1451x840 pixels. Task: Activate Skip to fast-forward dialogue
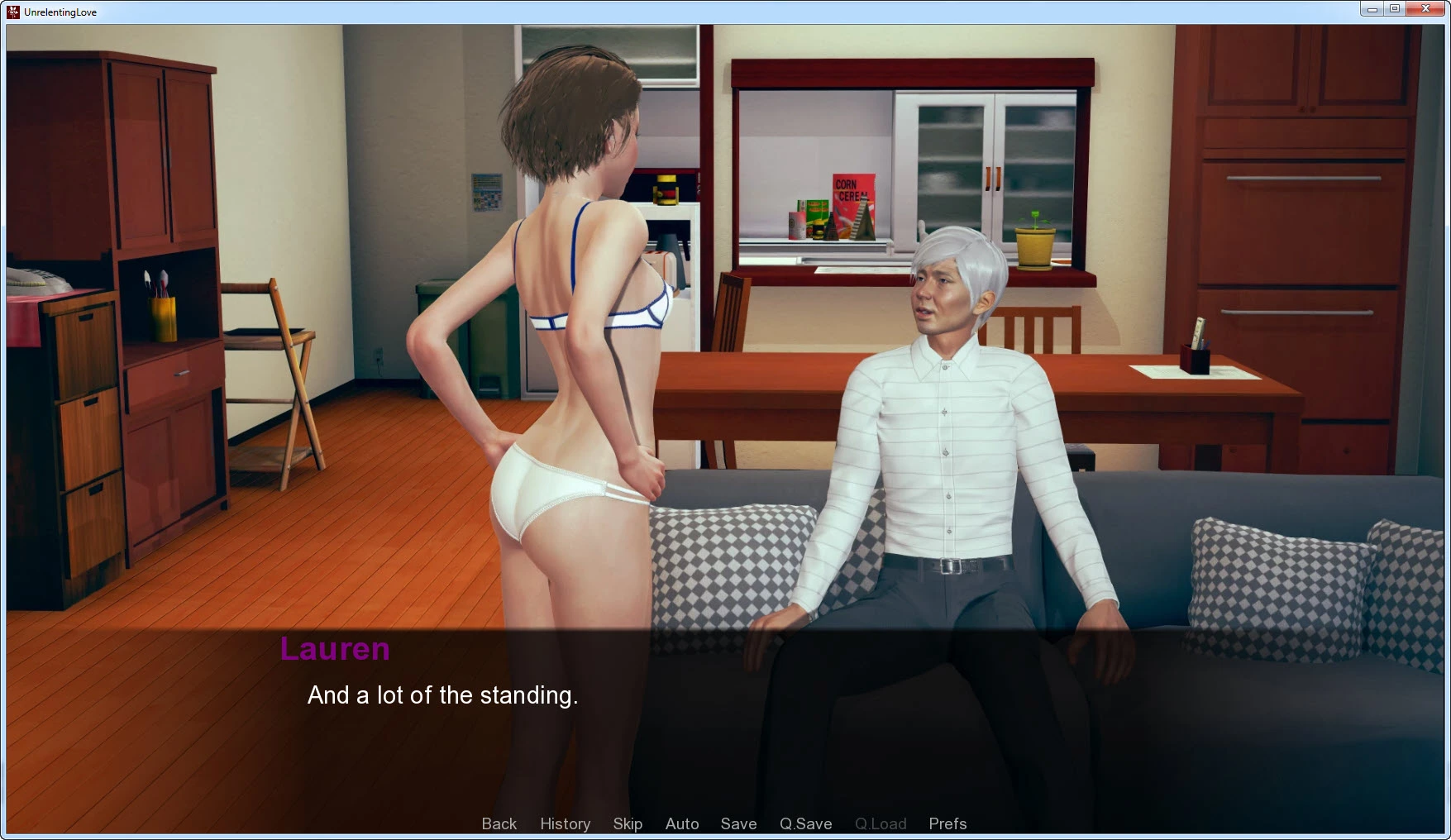click(628, 823)
